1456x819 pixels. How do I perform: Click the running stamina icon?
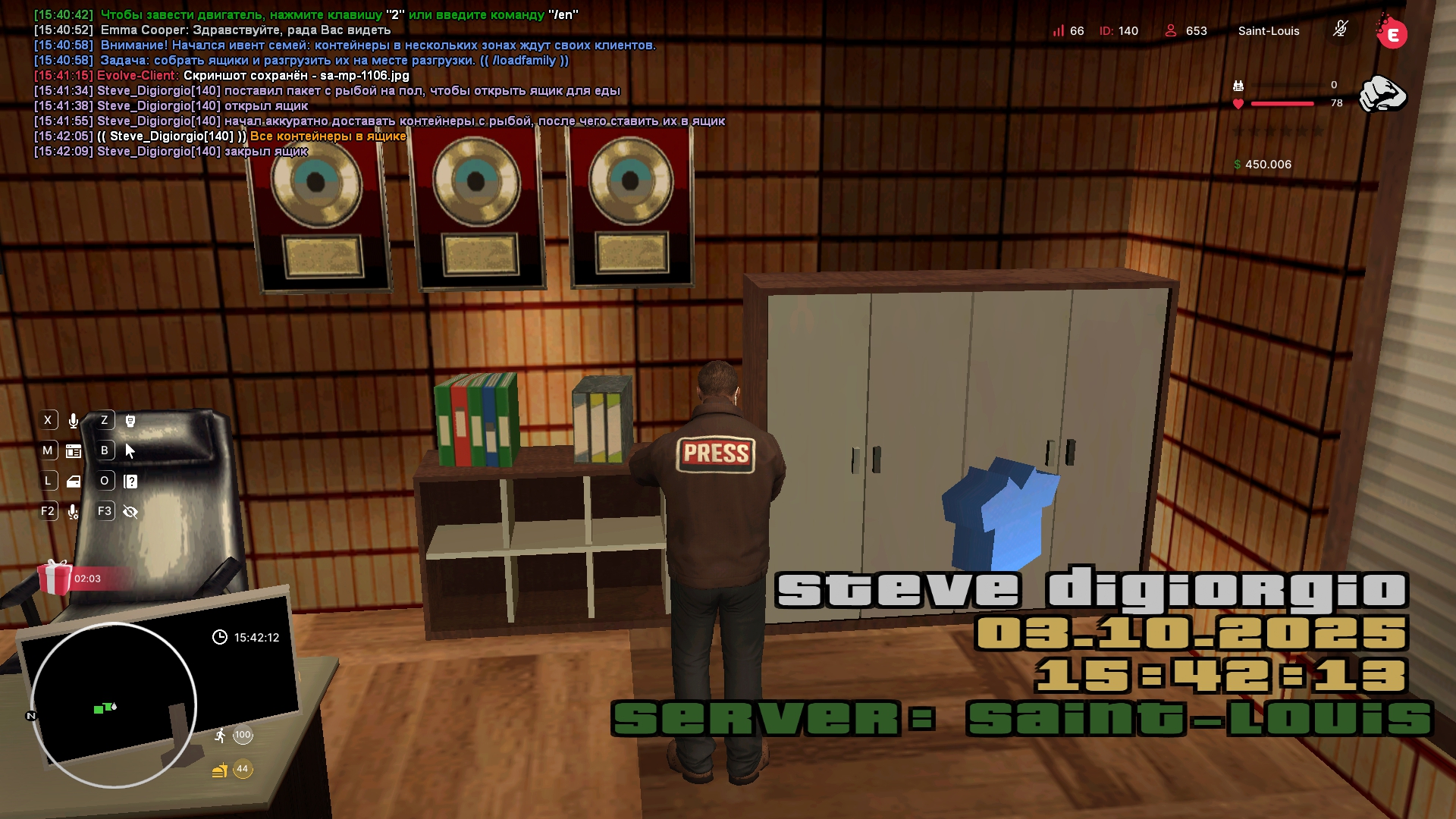click(x=220, y=735)
